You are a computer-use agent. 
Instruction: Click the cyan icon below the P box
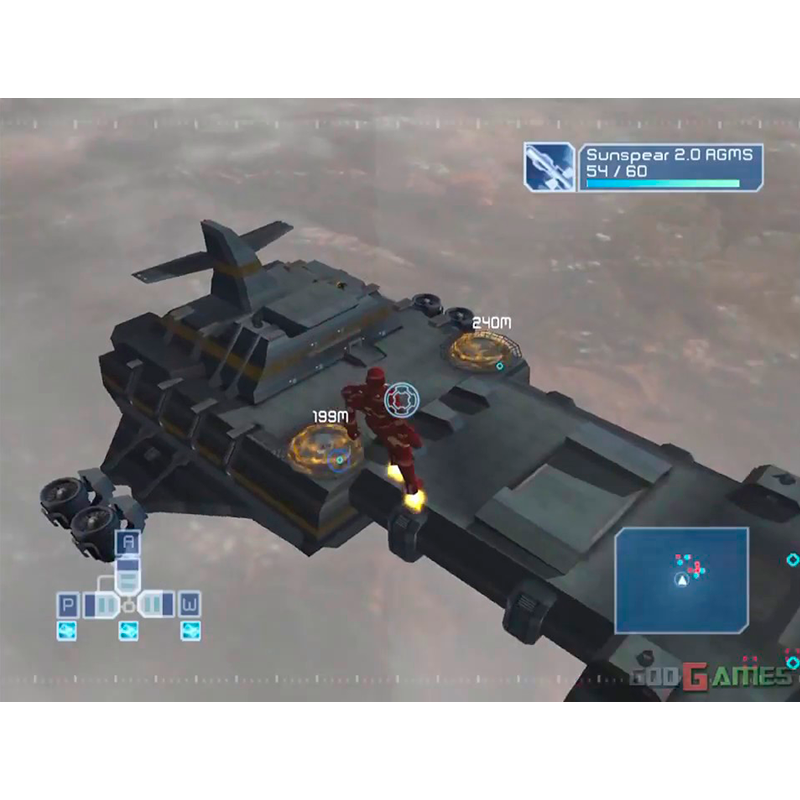point(68,630)
